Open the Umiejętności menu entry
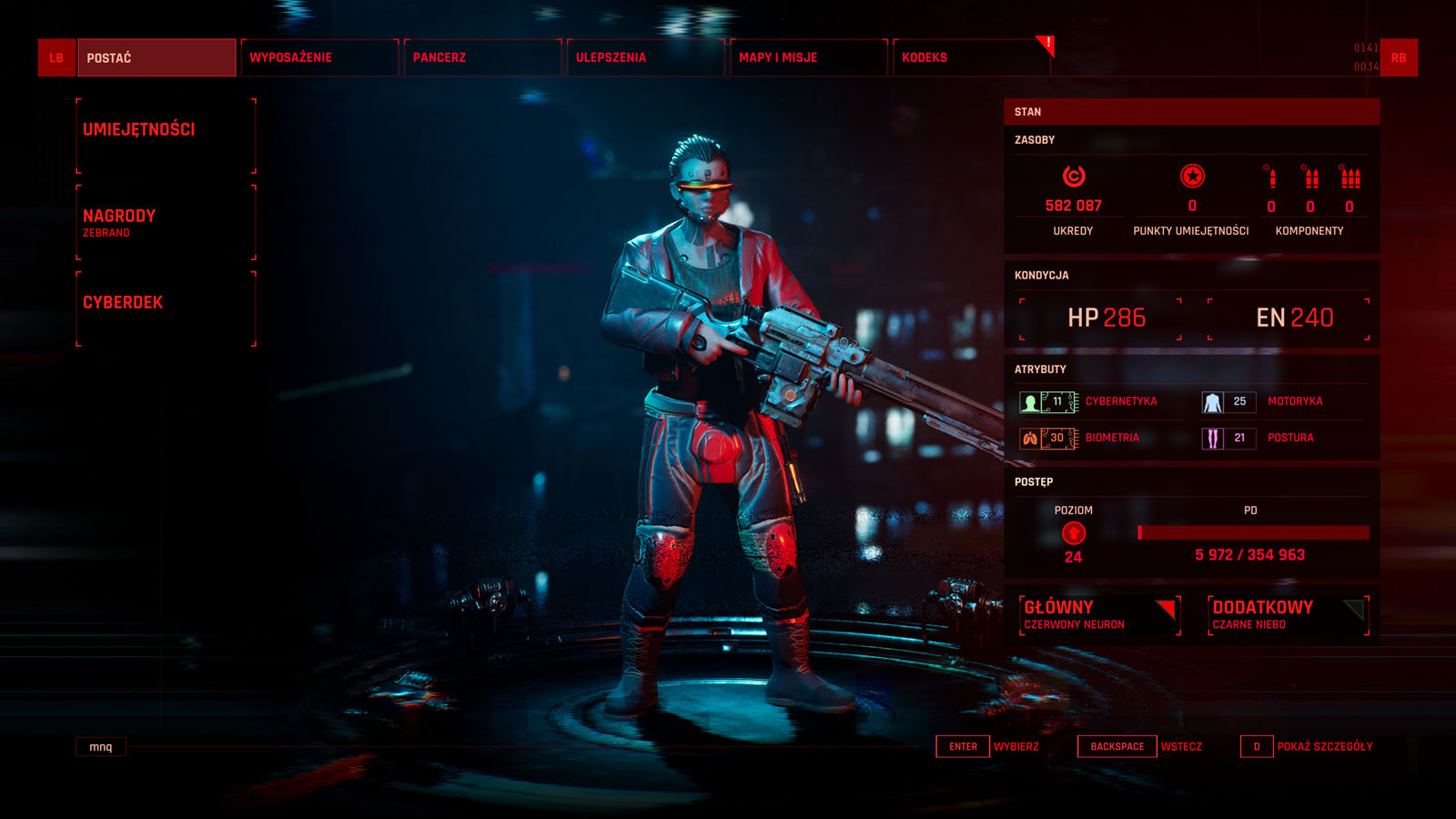The image size is (1456, 819). [166, 135]
